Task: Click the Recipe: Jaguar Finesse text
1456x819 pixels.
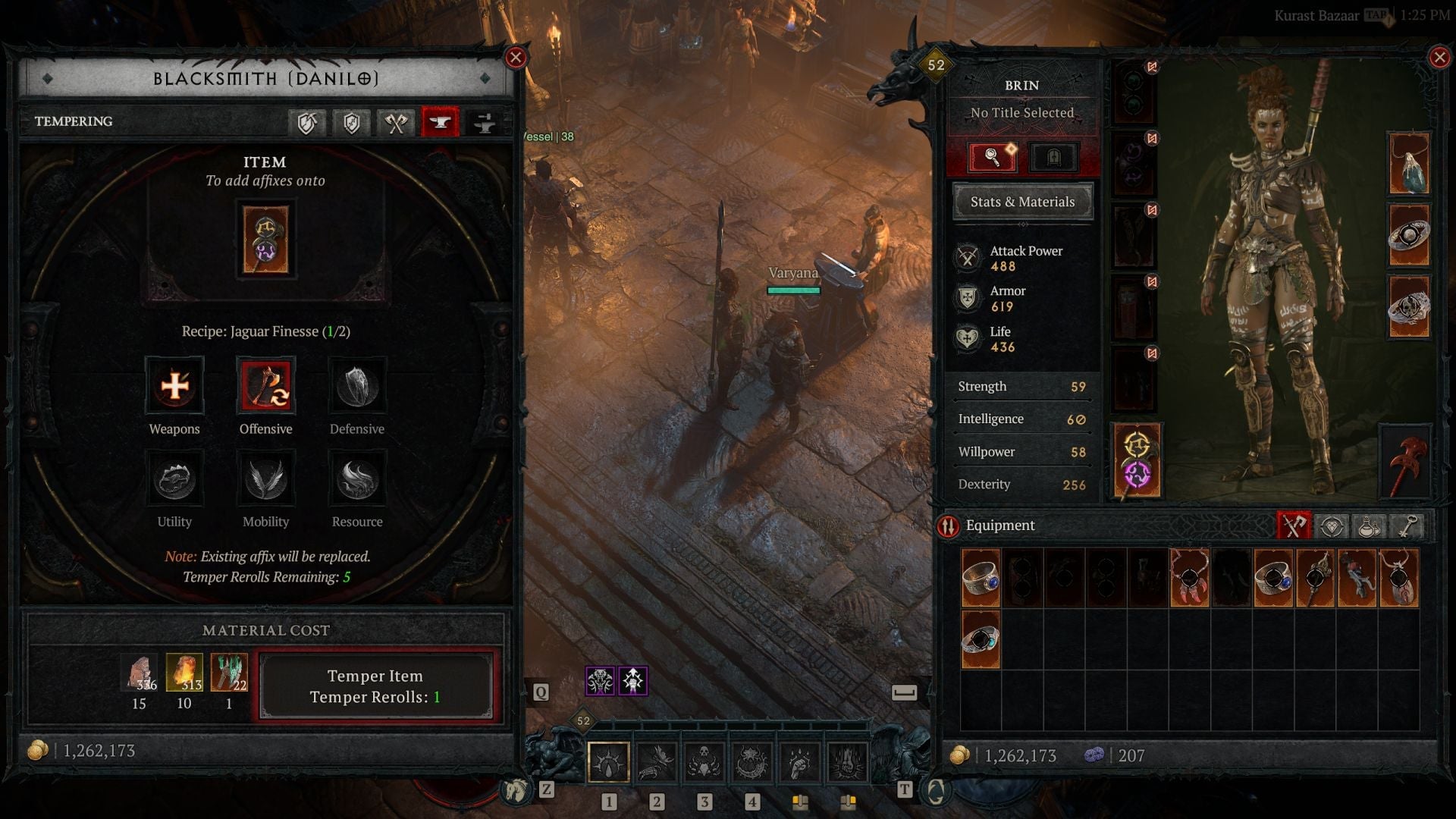Action: pyautogui.click(x=265, y=331)
